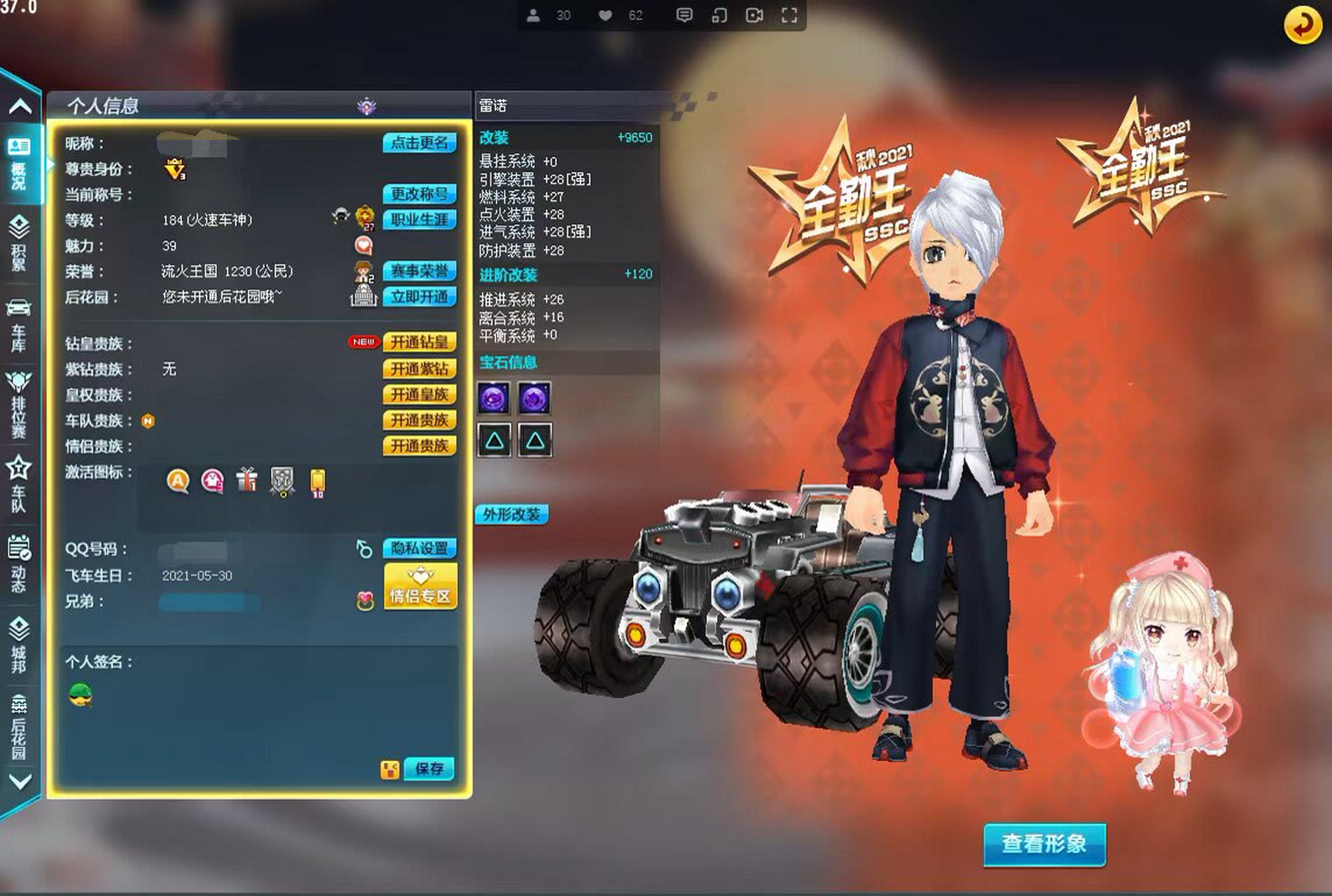Screen dimensions: 1332x896
Task: Open the 职业生涯 career page
Action: pos(419,220)
